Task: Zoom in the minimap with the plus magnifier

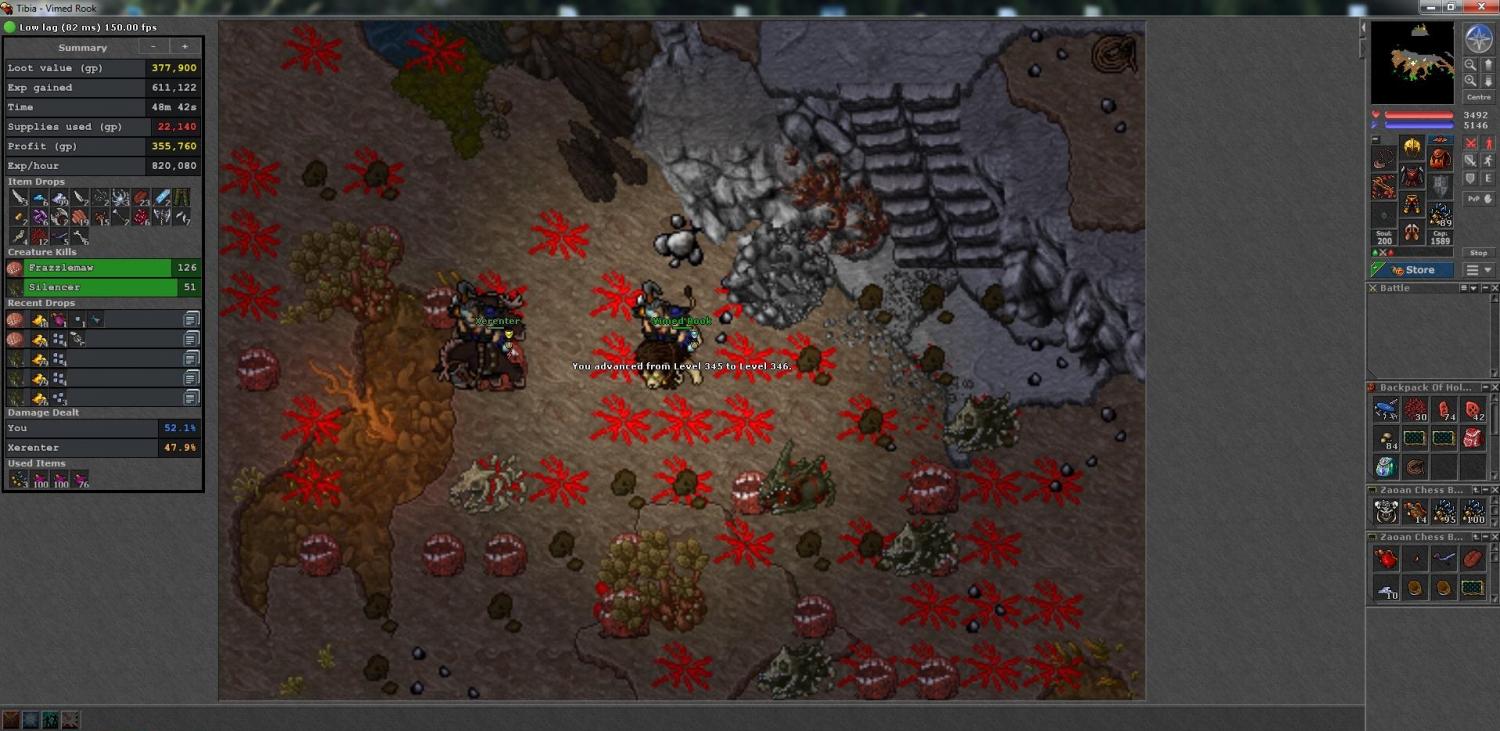Action: 1470,65
